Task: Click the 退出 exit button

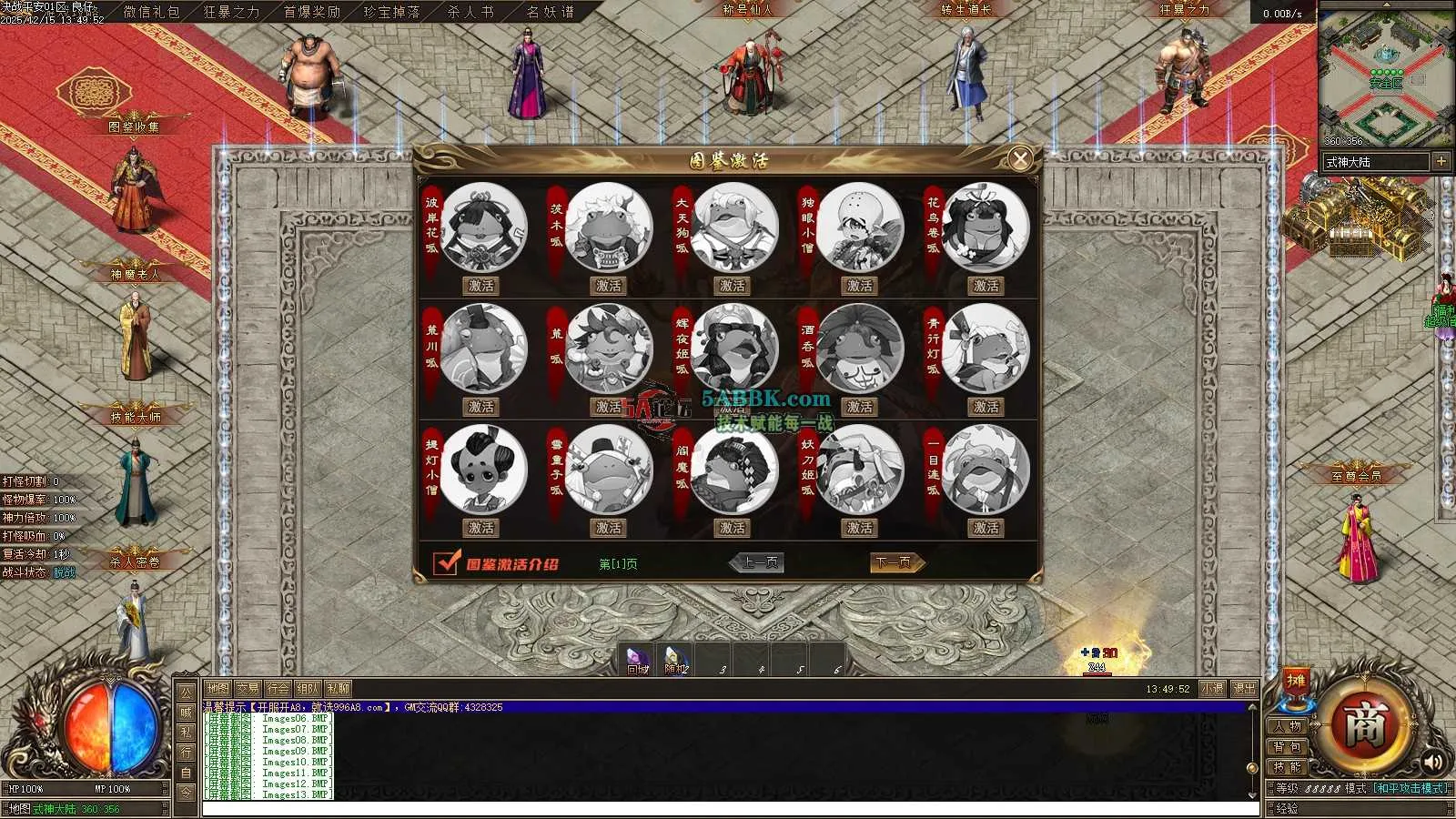Action: [1244, 689]
